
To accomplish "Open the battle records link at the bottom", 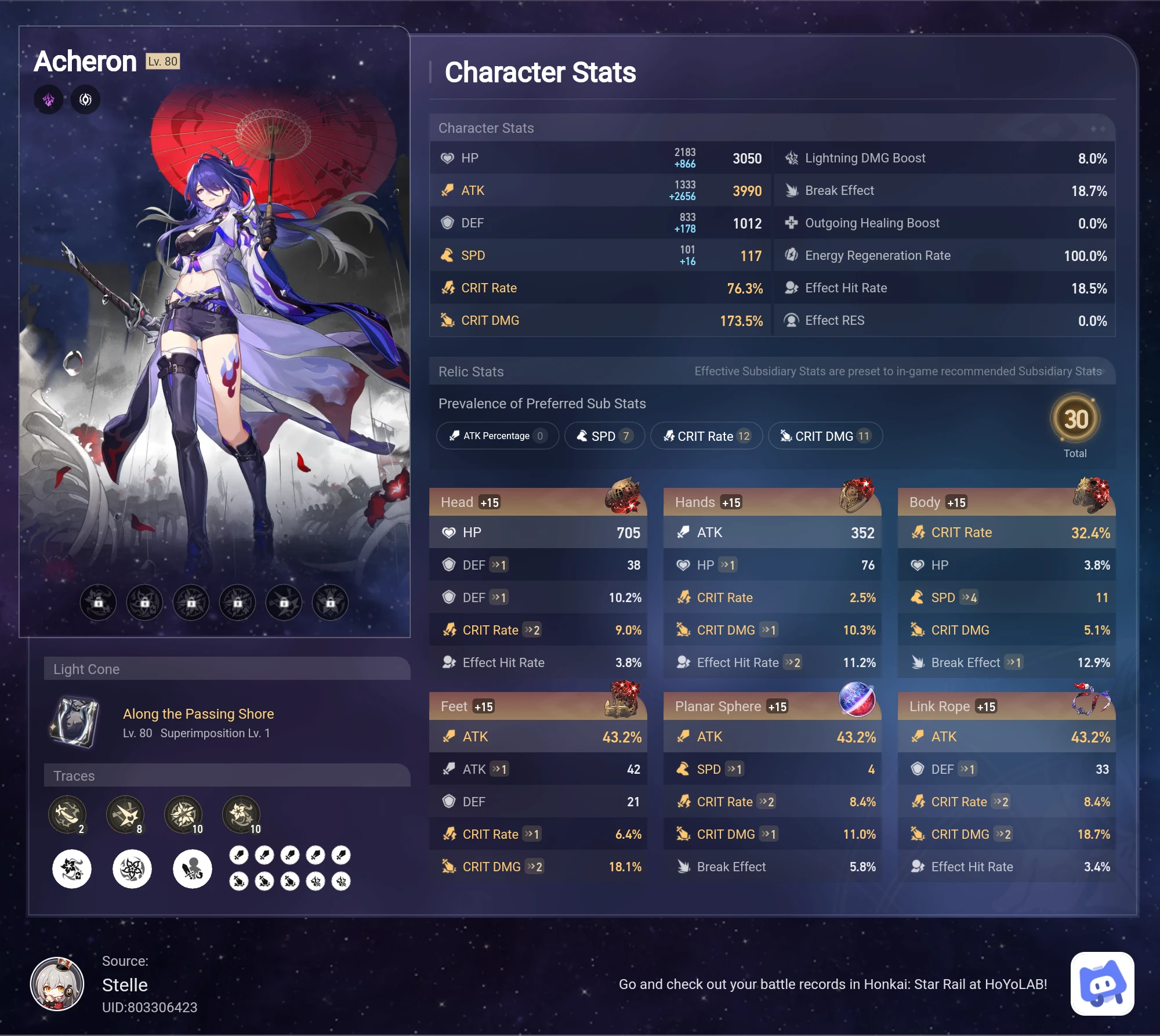I will (x=833, y=984).
